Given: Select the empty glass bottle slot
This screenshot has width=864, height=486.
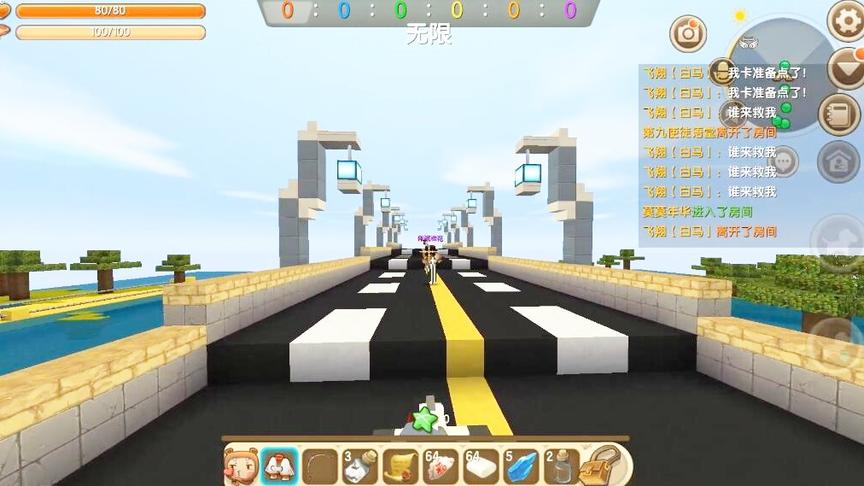Looking at the screenshot, I should pyautogui.click(x=561, y=466).
